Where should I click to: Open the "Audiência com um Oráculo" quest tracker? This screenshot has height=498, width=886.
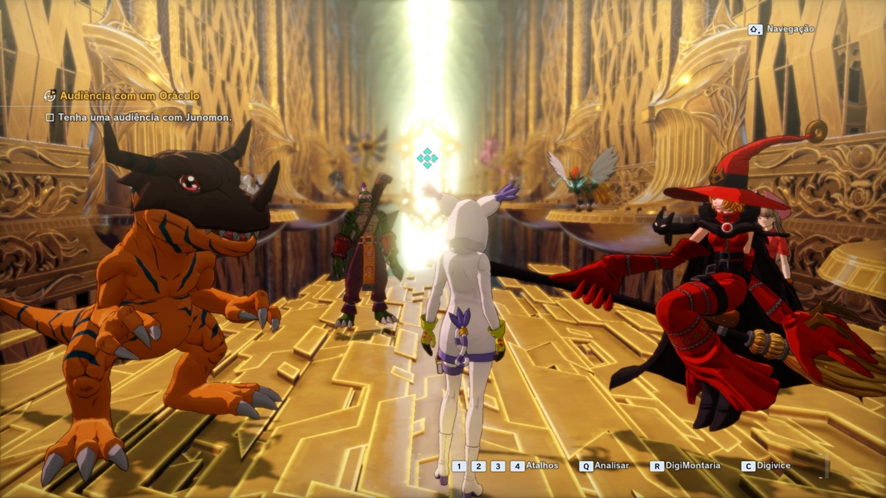[129, 96]
